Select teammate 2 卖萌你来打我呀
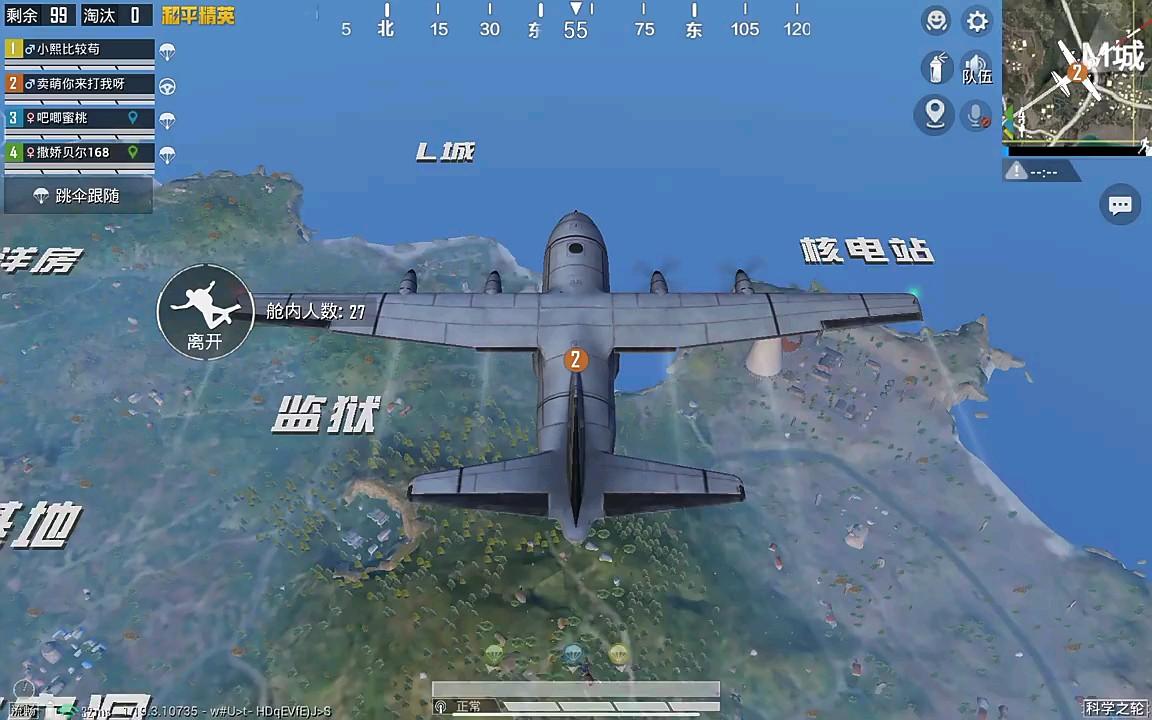1152x720 pixels. tap(80, 84)
